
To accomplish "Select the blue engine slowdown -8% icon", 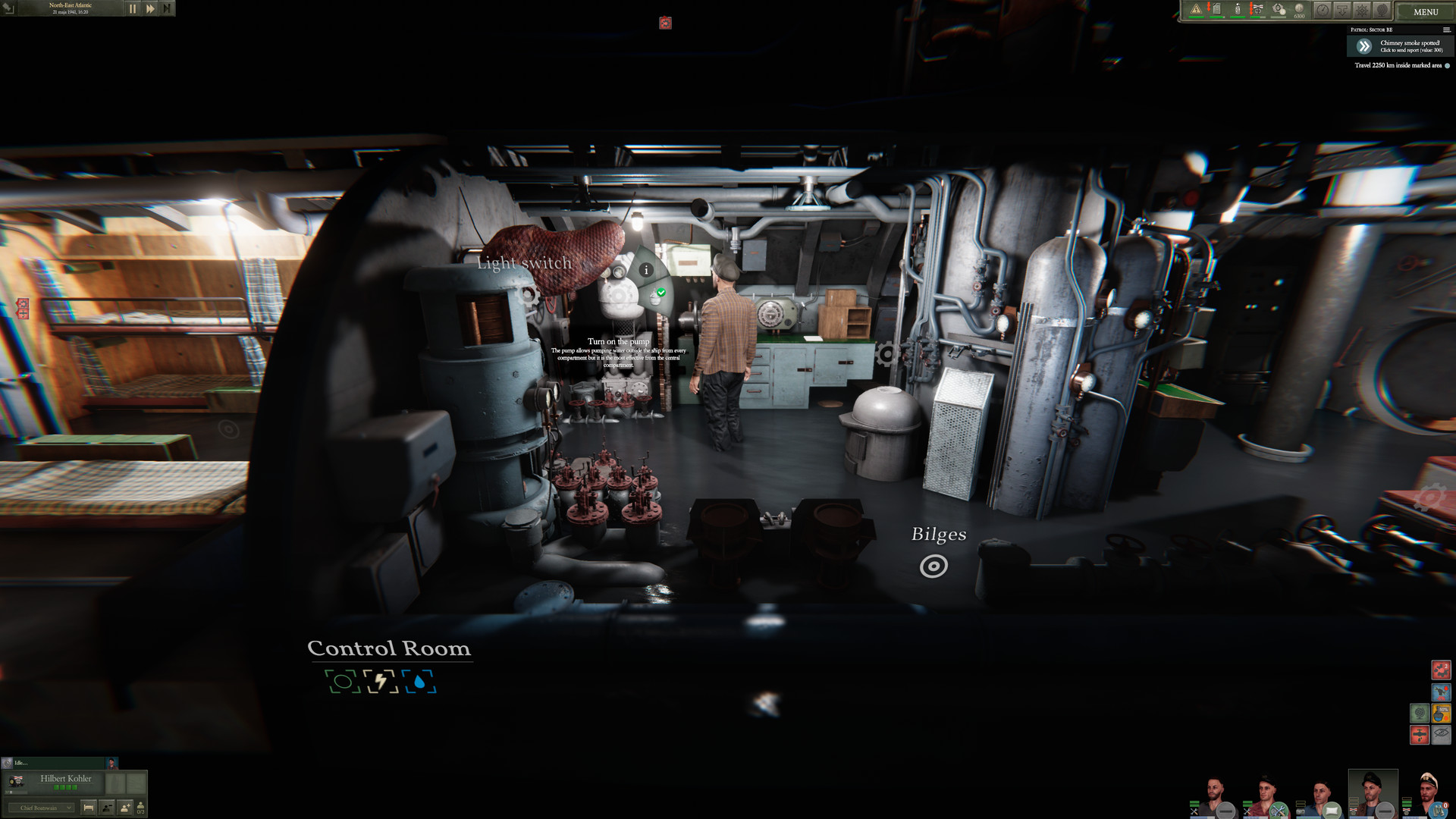I will pos(1442,692).
